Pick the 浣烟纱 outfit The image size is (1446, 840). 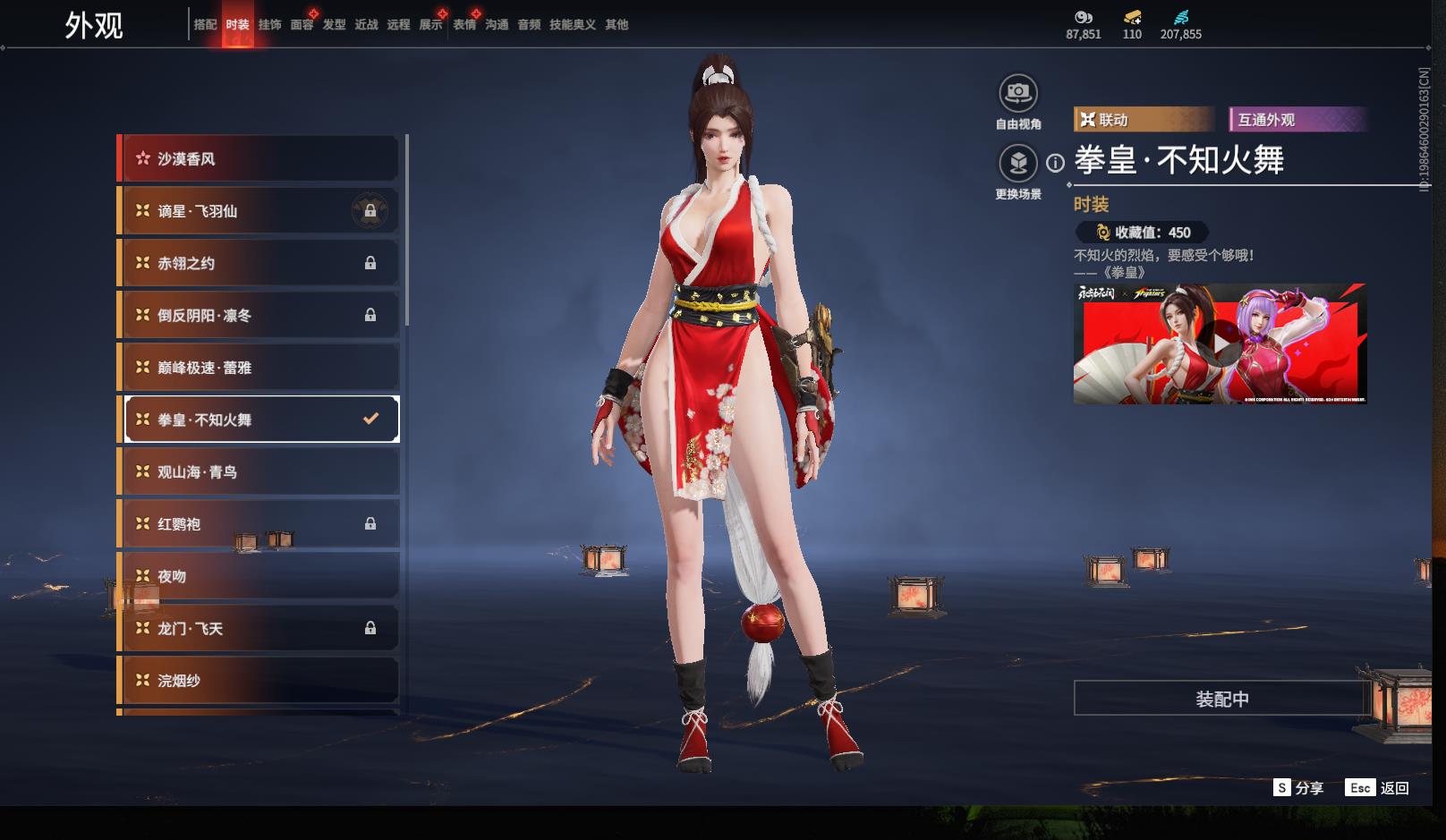259,681
